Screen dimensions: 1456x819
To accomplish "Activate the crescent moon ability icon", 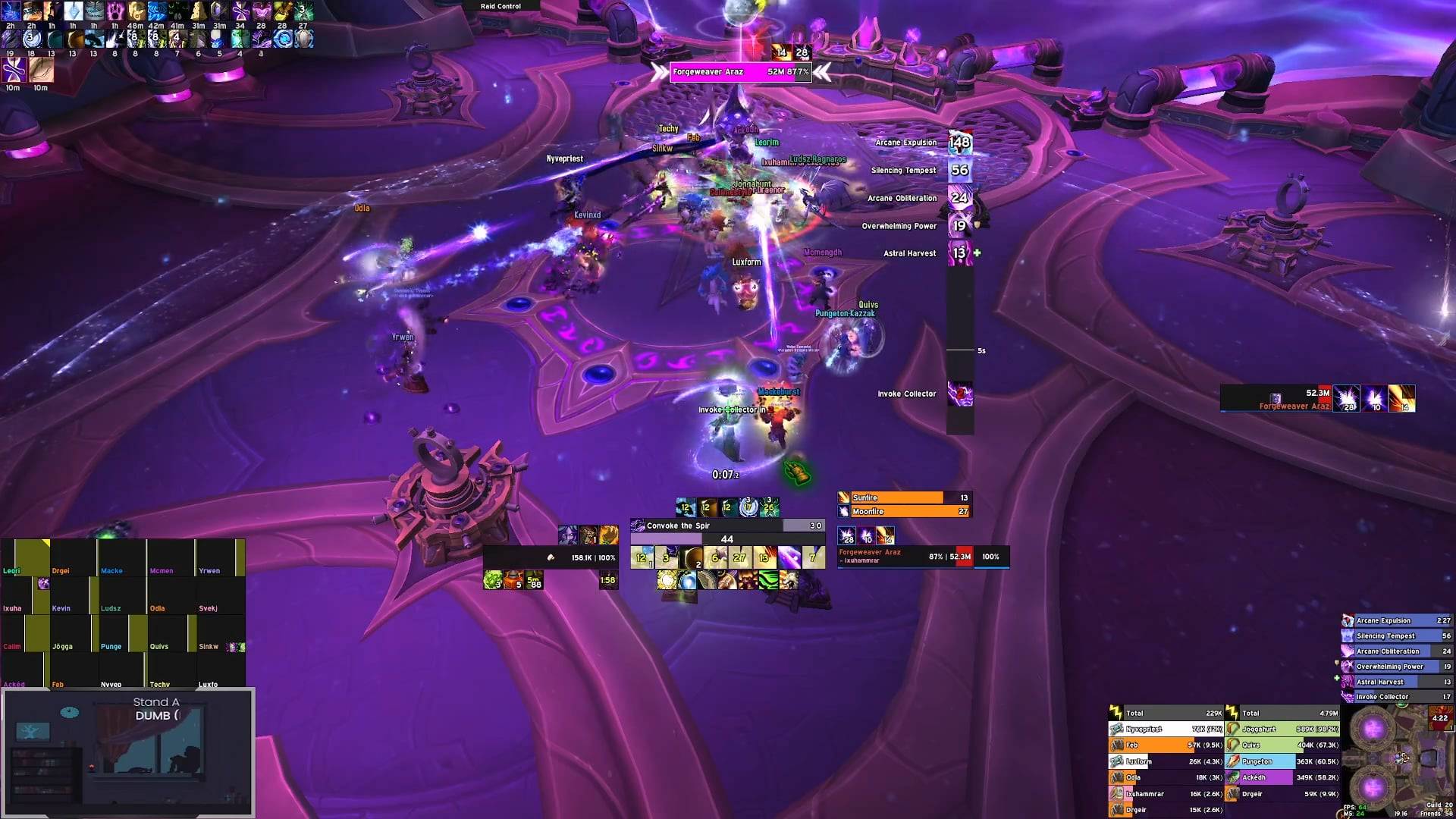I will [691, 559].
